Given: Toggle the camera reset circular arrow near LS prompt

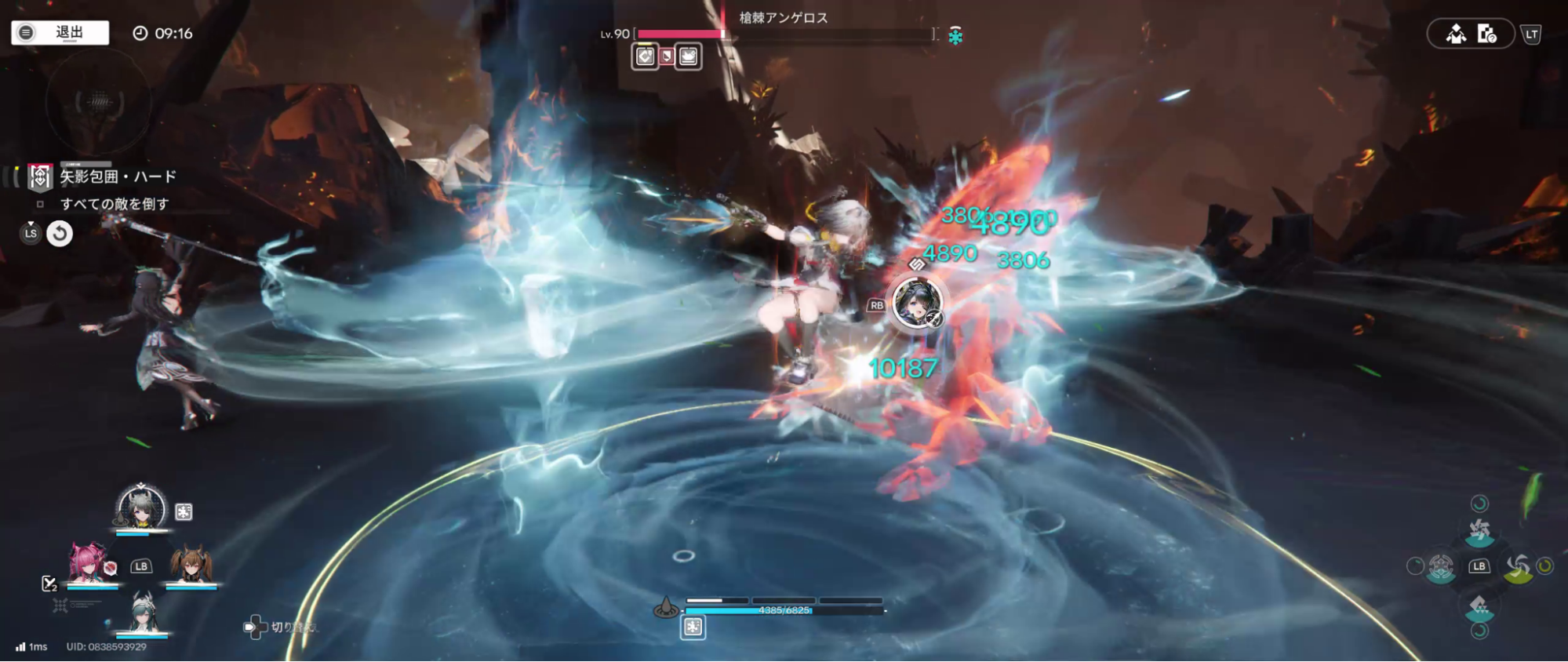Looking at the screenshot, I should (61, 234).
